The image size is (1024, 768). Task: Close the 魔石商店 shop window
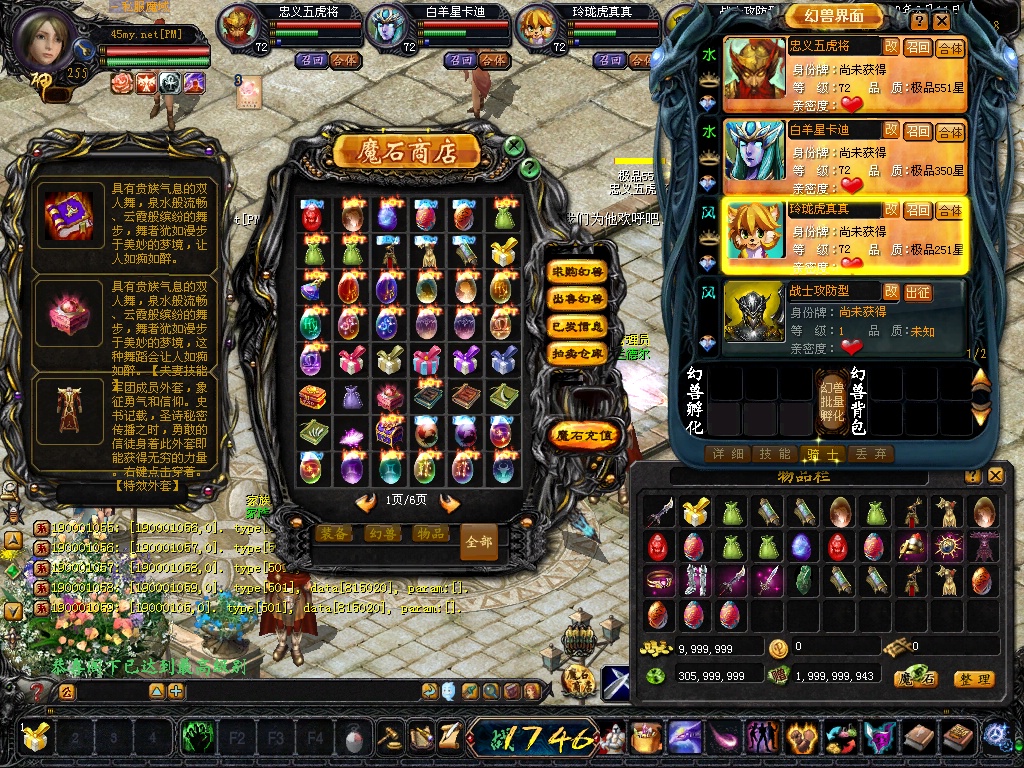click(x=514, y=146)
